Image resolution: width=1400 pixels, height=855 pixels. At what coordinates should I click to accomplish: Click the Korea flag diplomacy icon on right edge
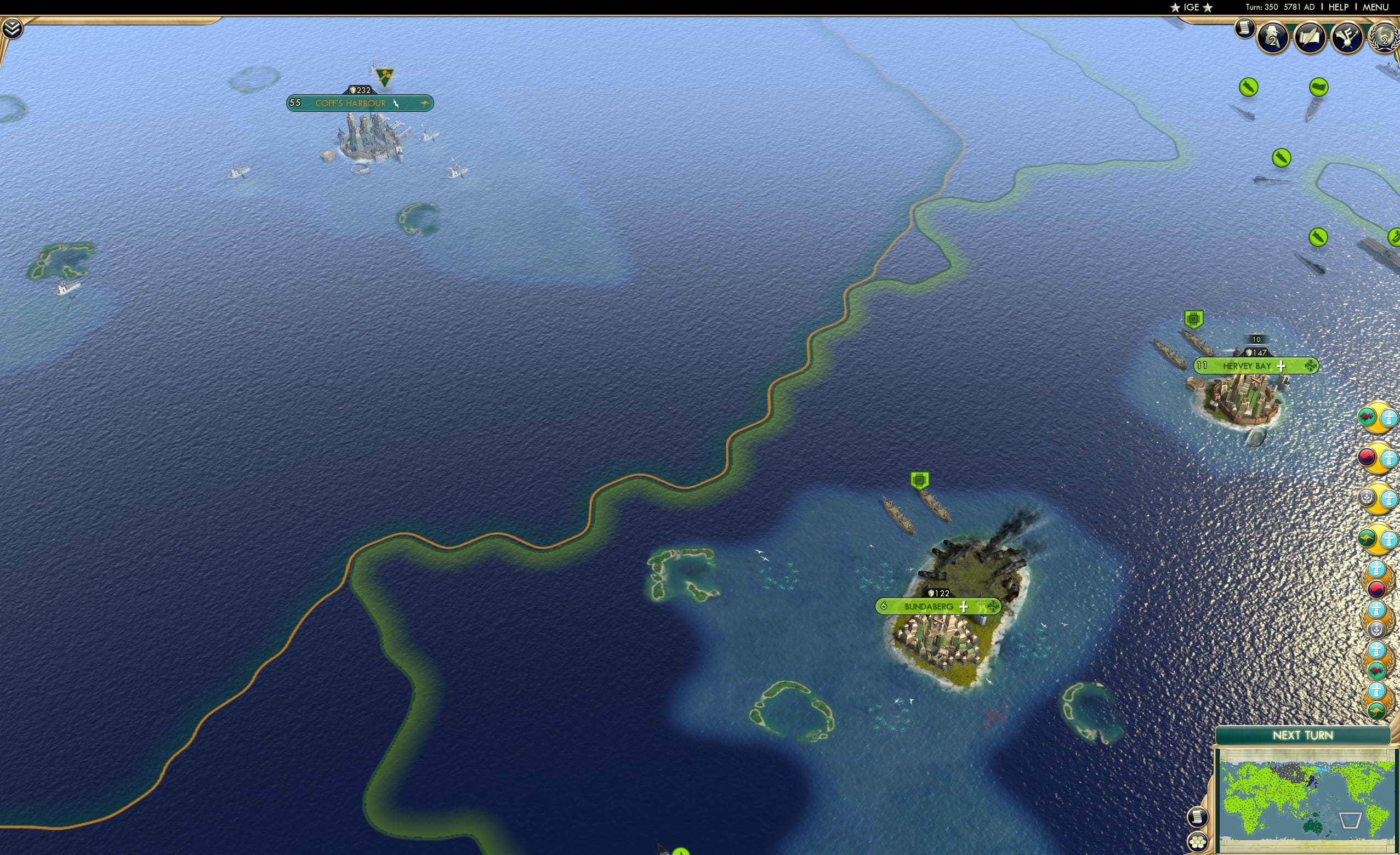coord(1368,458)
